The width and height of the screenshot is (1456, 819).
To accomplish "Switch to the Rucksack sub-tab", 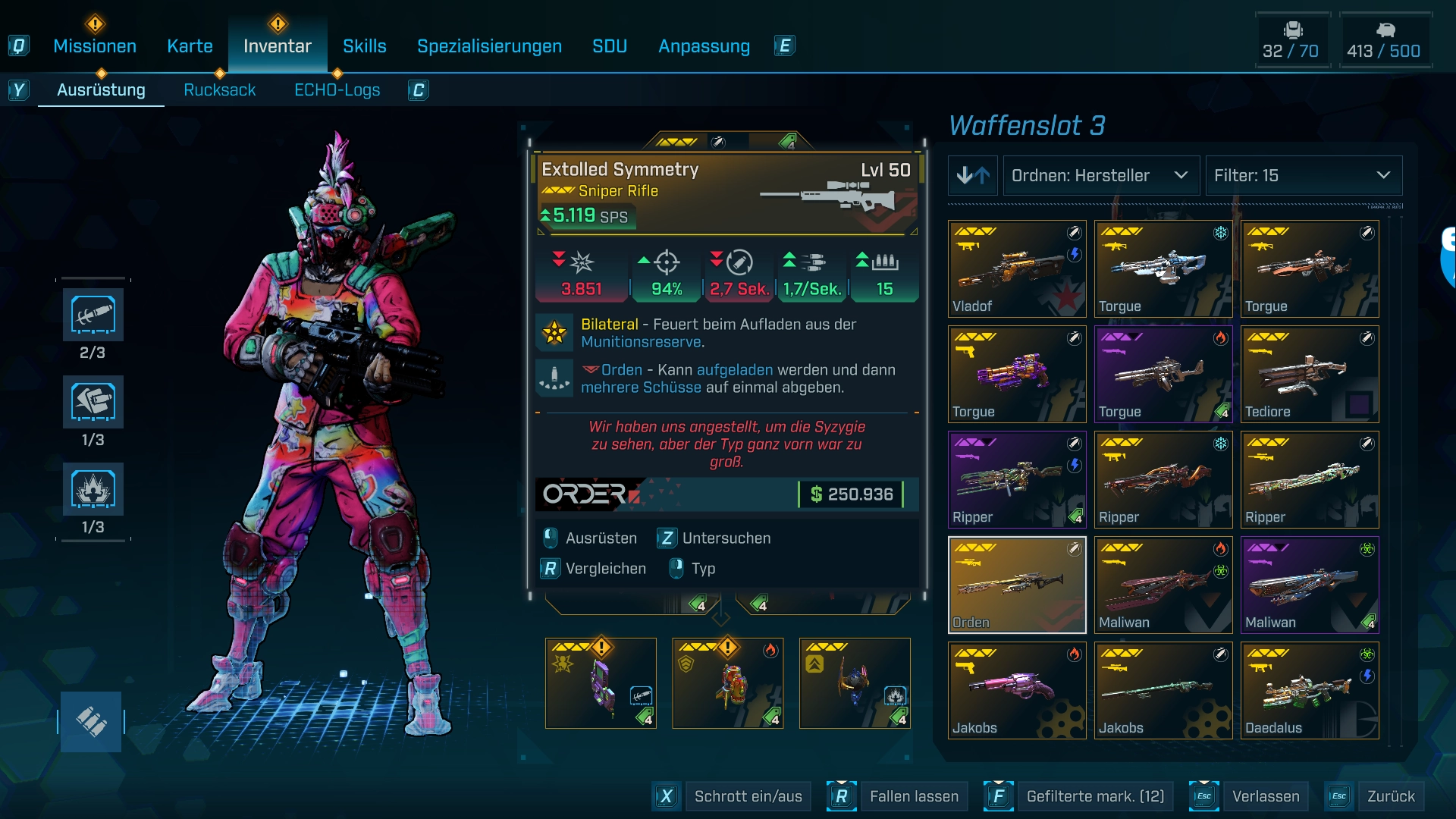I will pyautogui.click(x=219, y=90).
